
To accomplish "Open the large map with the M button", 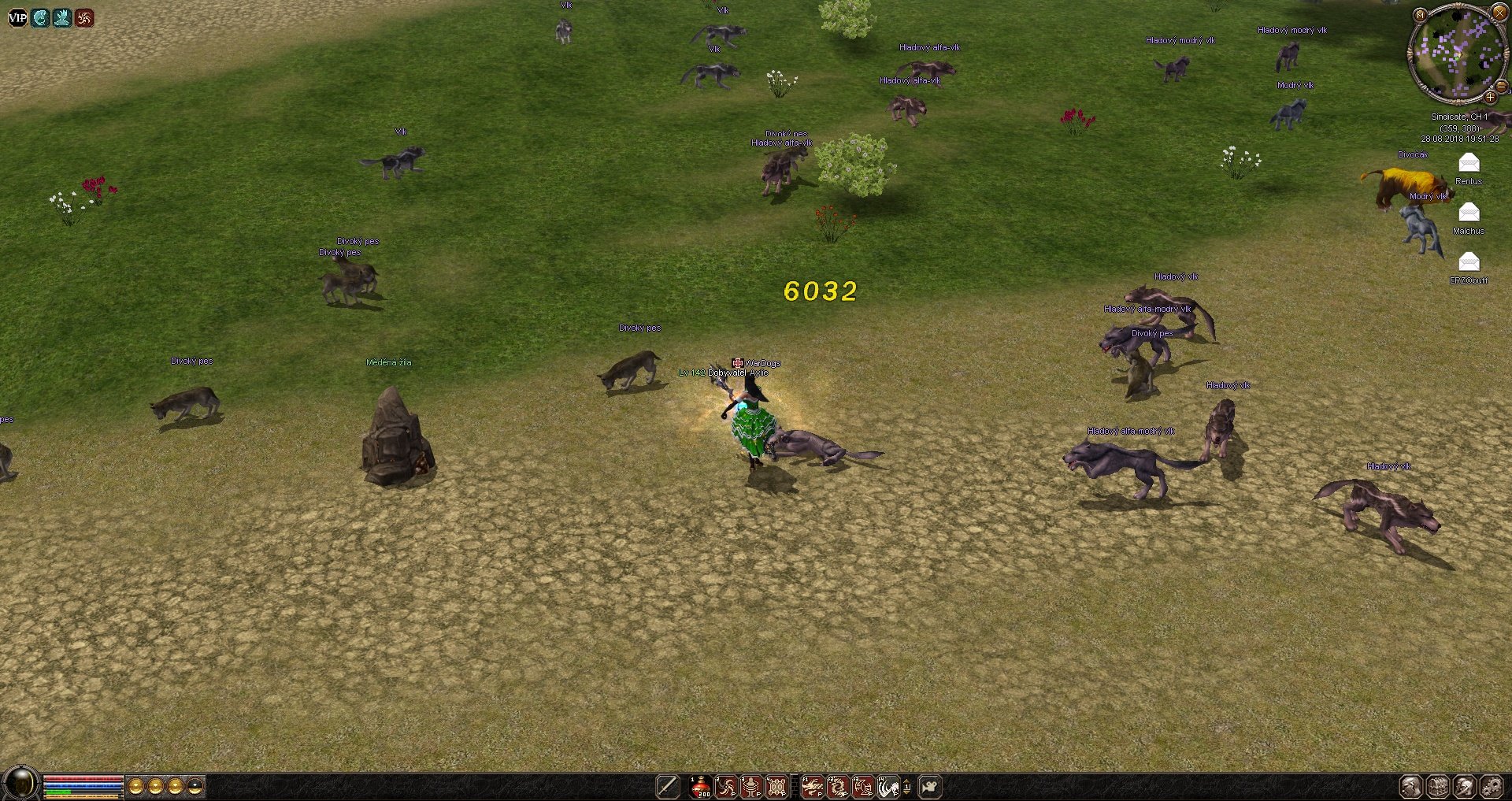I will coord(1420,15).
